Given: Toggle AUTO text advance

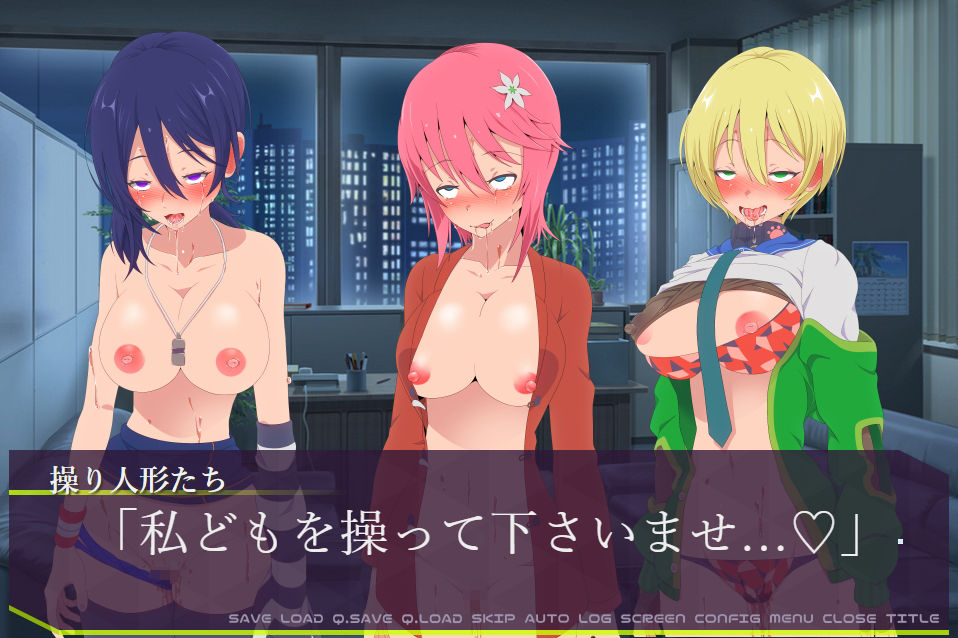Looking at the screenshot, I should pos(547,618).
